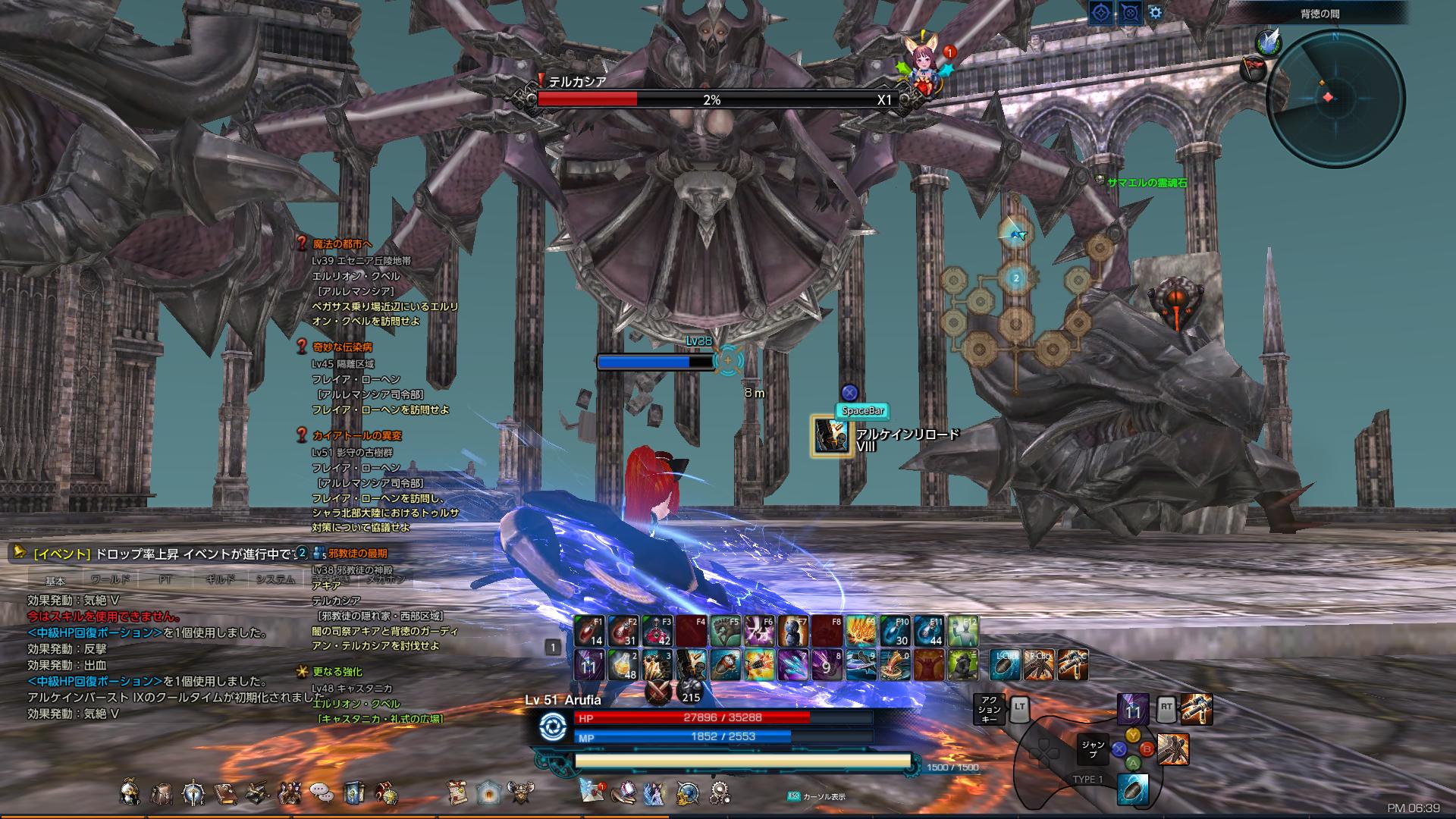Switch to the ワールド chat tab
The image size is (1456, 819).
111,581
